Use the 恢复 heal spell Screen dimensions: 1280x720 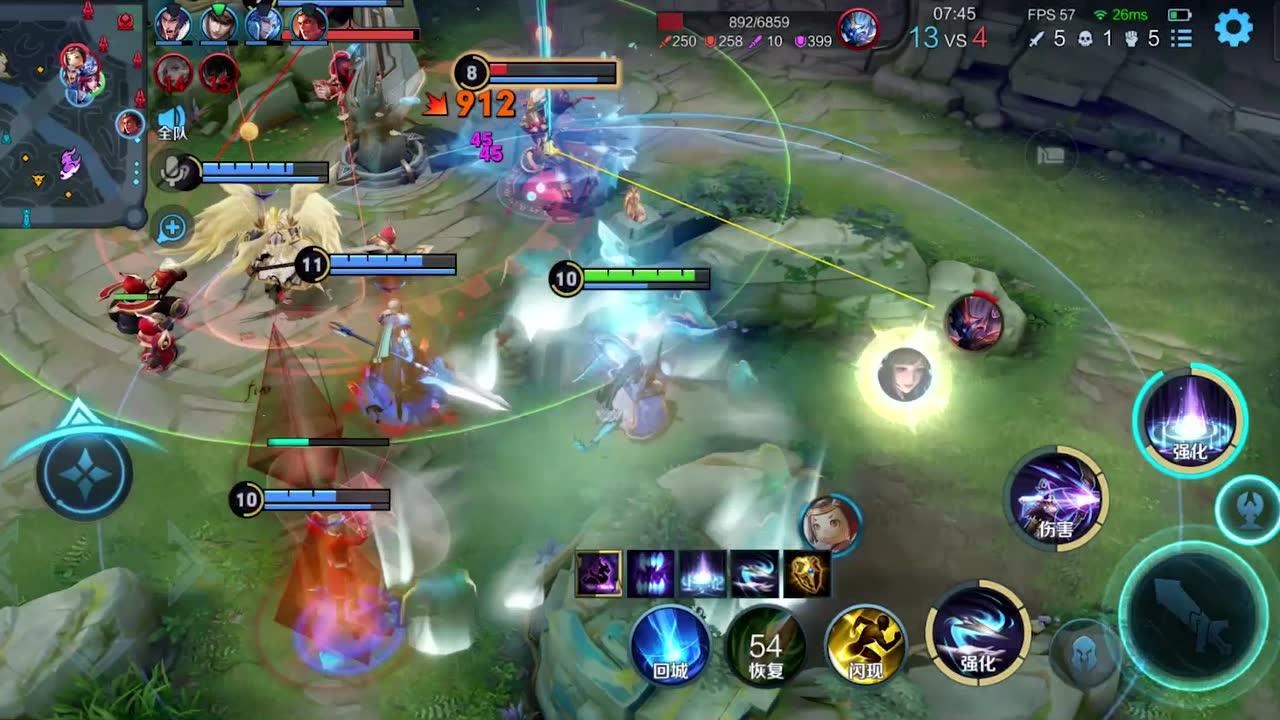[766, 645]
